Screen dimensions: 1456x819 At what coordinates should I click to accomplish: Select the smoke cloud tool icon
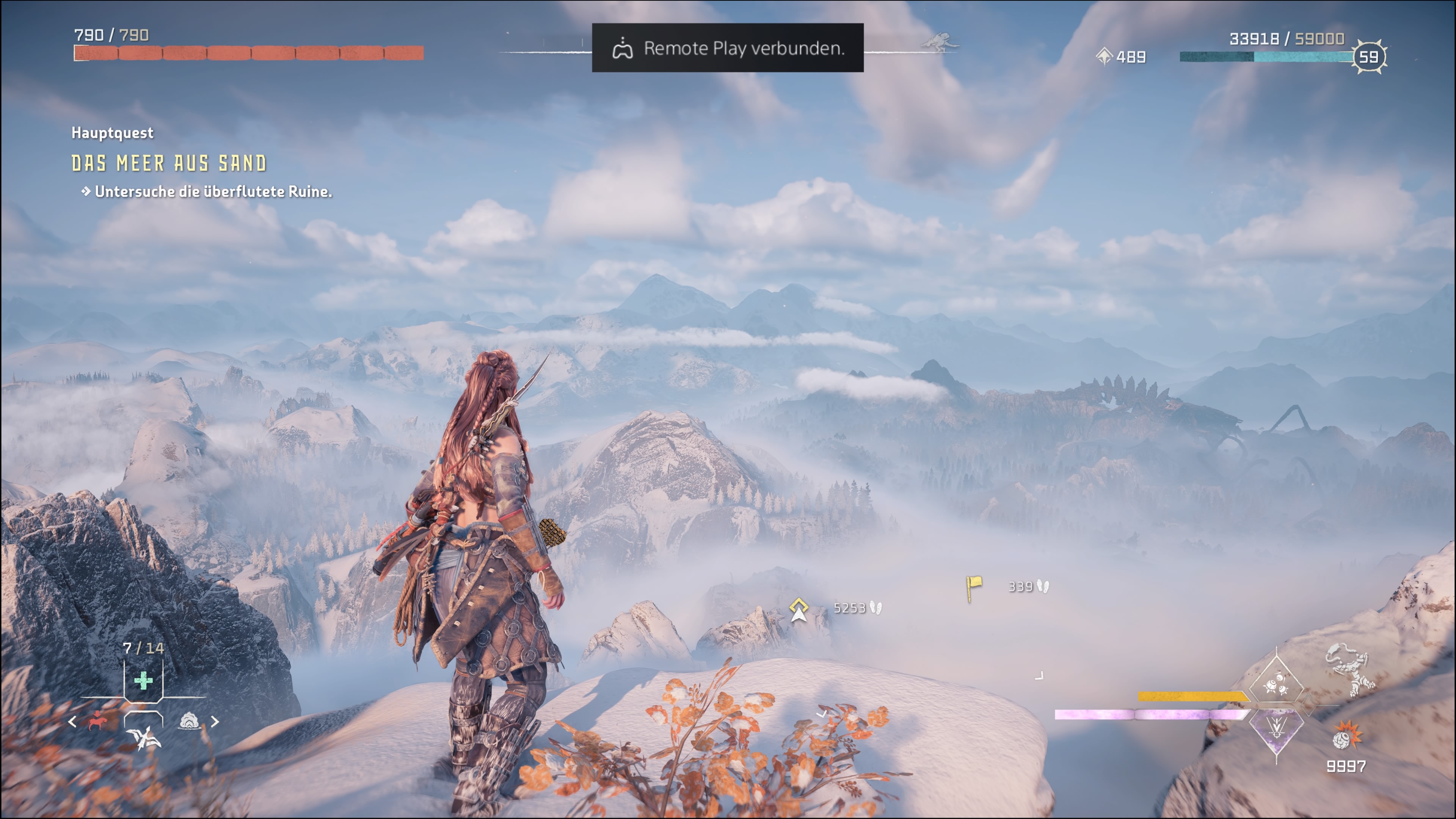click(189, 721)
